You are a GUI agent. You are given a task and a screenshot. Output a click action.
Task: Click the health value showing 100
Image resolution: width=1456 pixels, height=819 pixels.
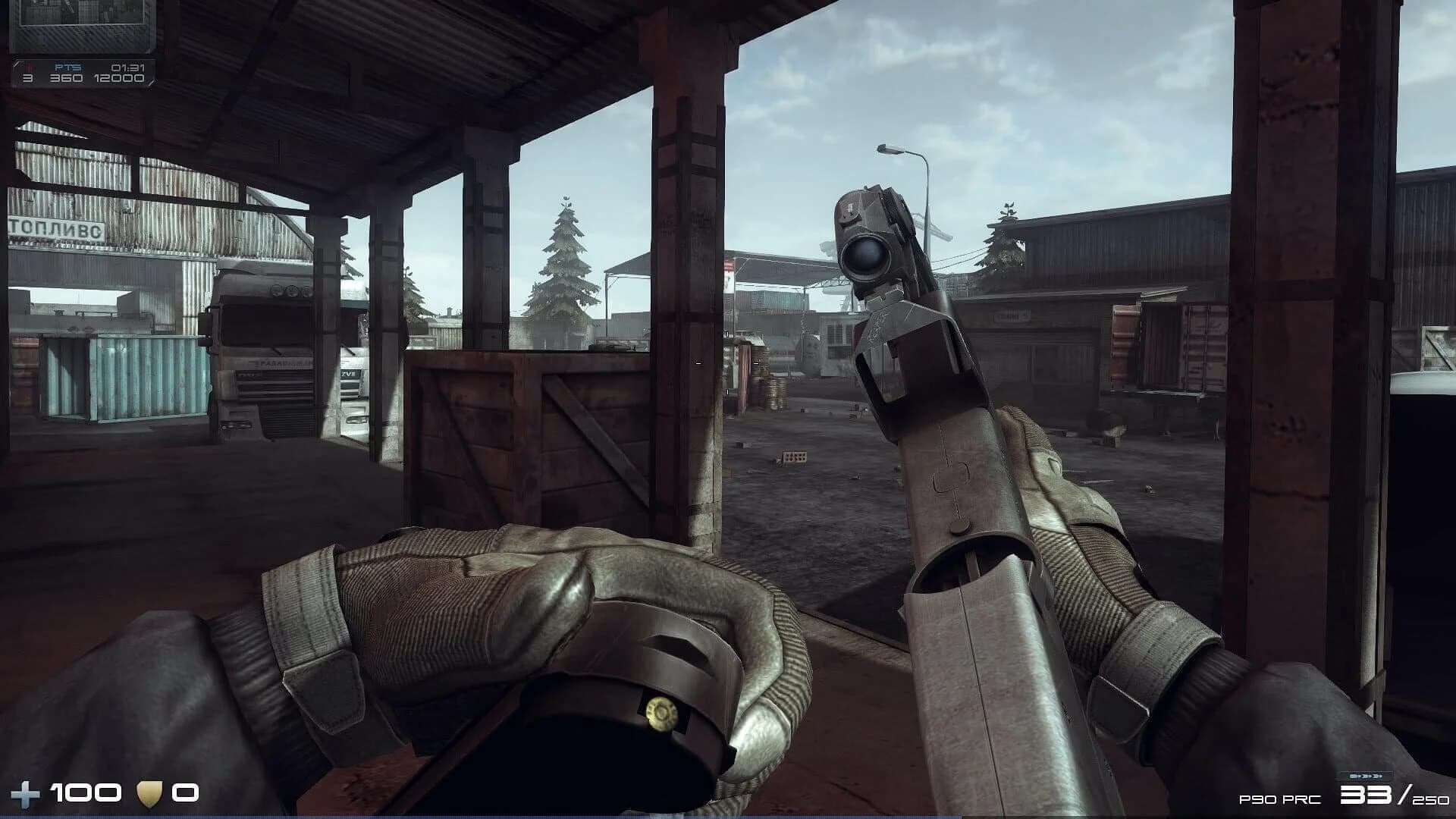85,793
